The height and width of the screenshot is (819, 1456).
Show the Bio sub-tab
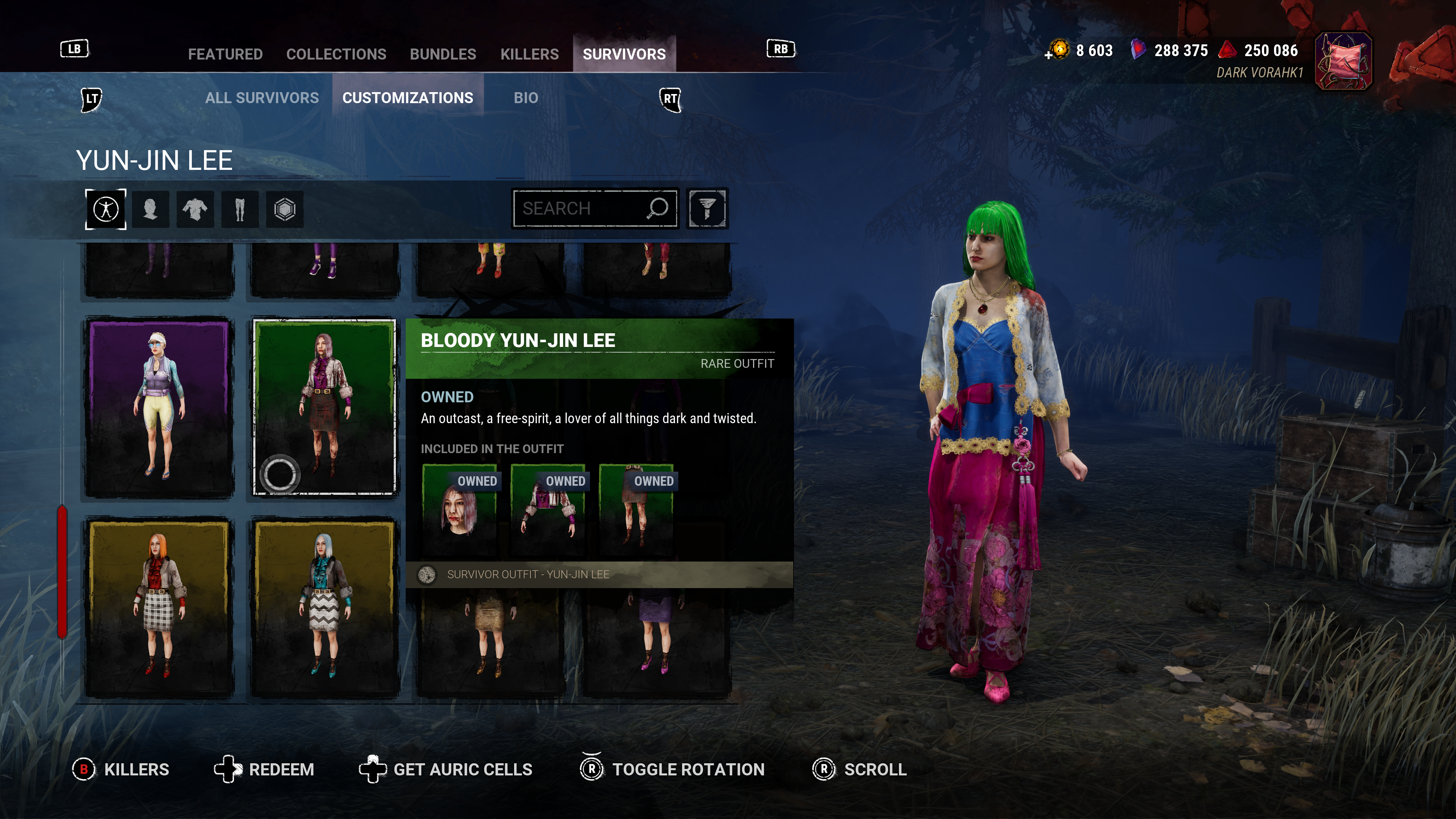[526, 98]
